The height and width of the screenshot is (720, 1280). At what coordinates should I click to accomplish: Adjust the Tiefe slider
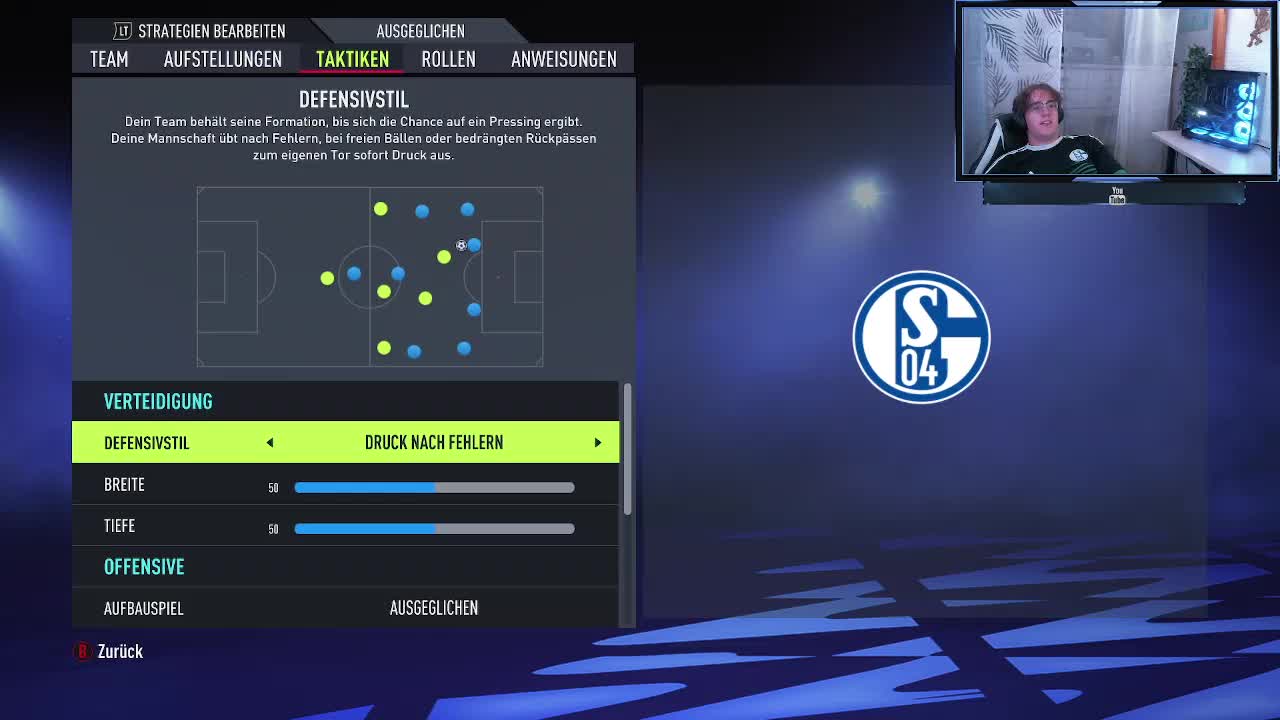pos(434,528)
